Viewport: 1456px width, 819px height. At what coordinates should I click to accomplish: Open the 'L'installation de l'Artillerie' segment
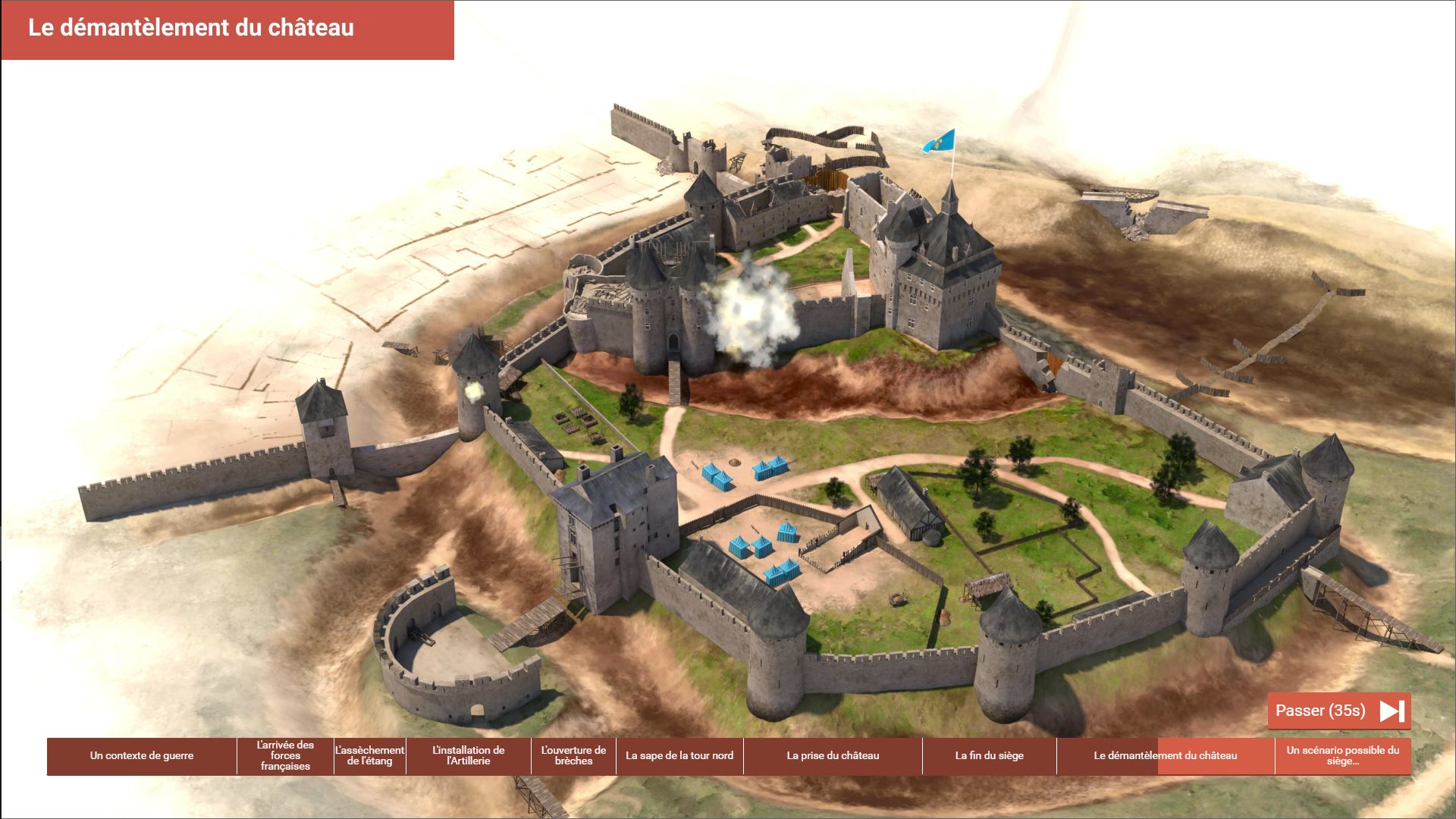pos(468,756)
